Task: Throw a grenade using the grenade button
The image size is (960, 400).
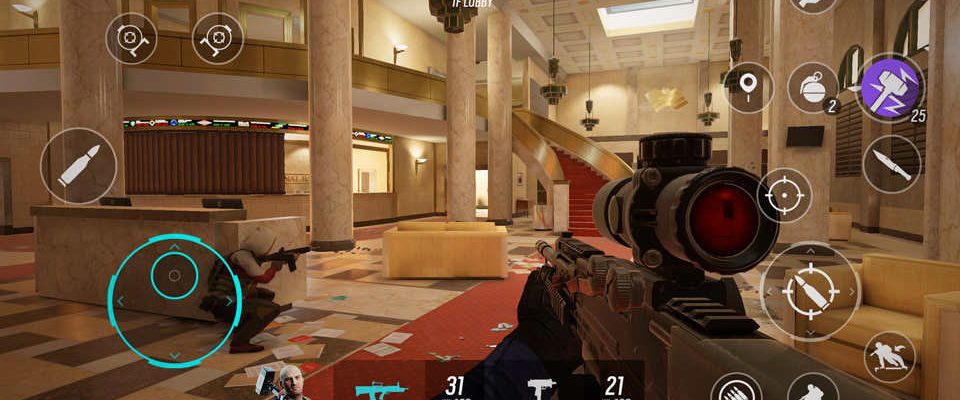Action: click(812, 88)
